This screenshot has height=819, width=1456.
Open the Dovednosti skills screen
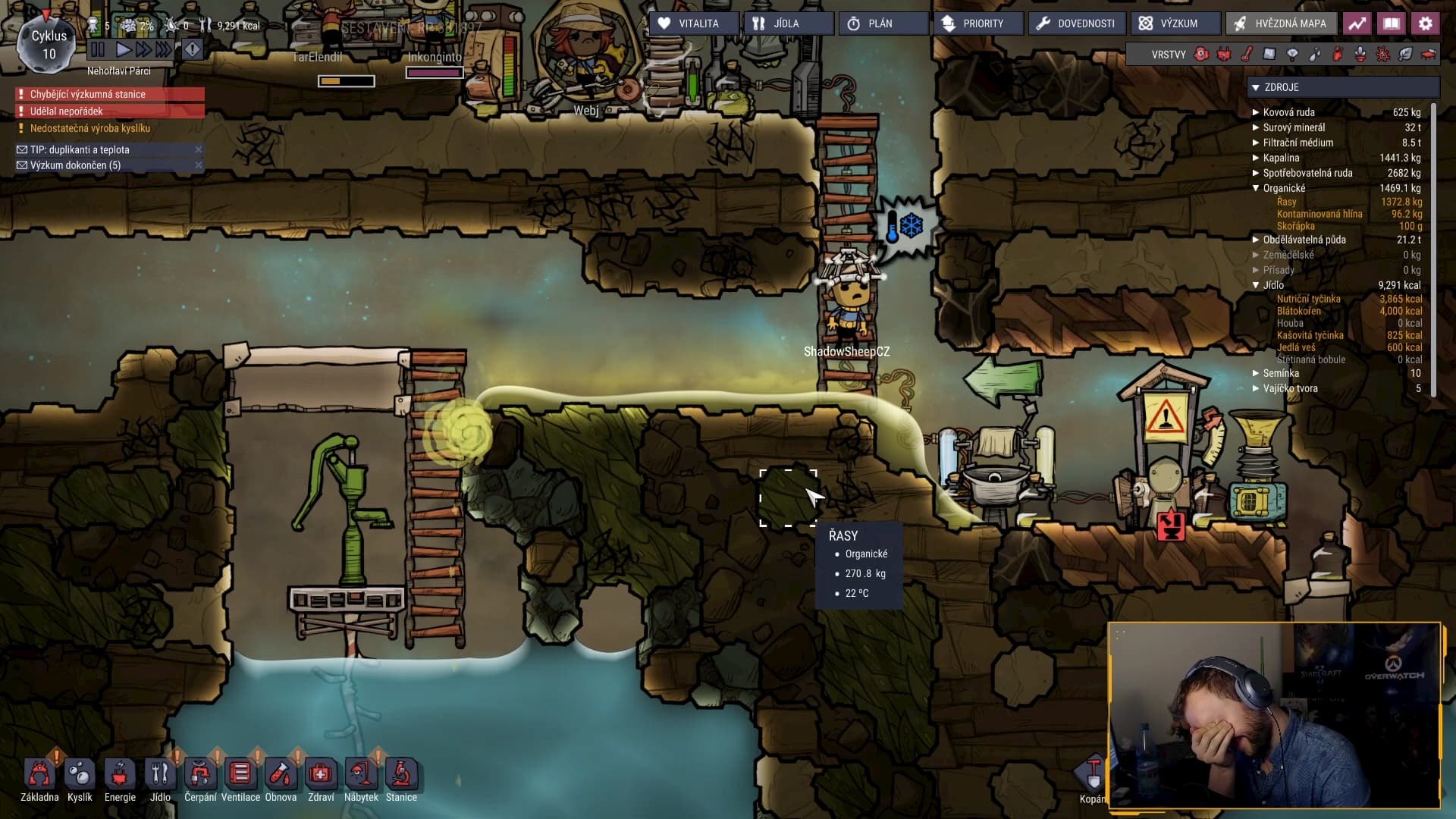[1077, 24]
